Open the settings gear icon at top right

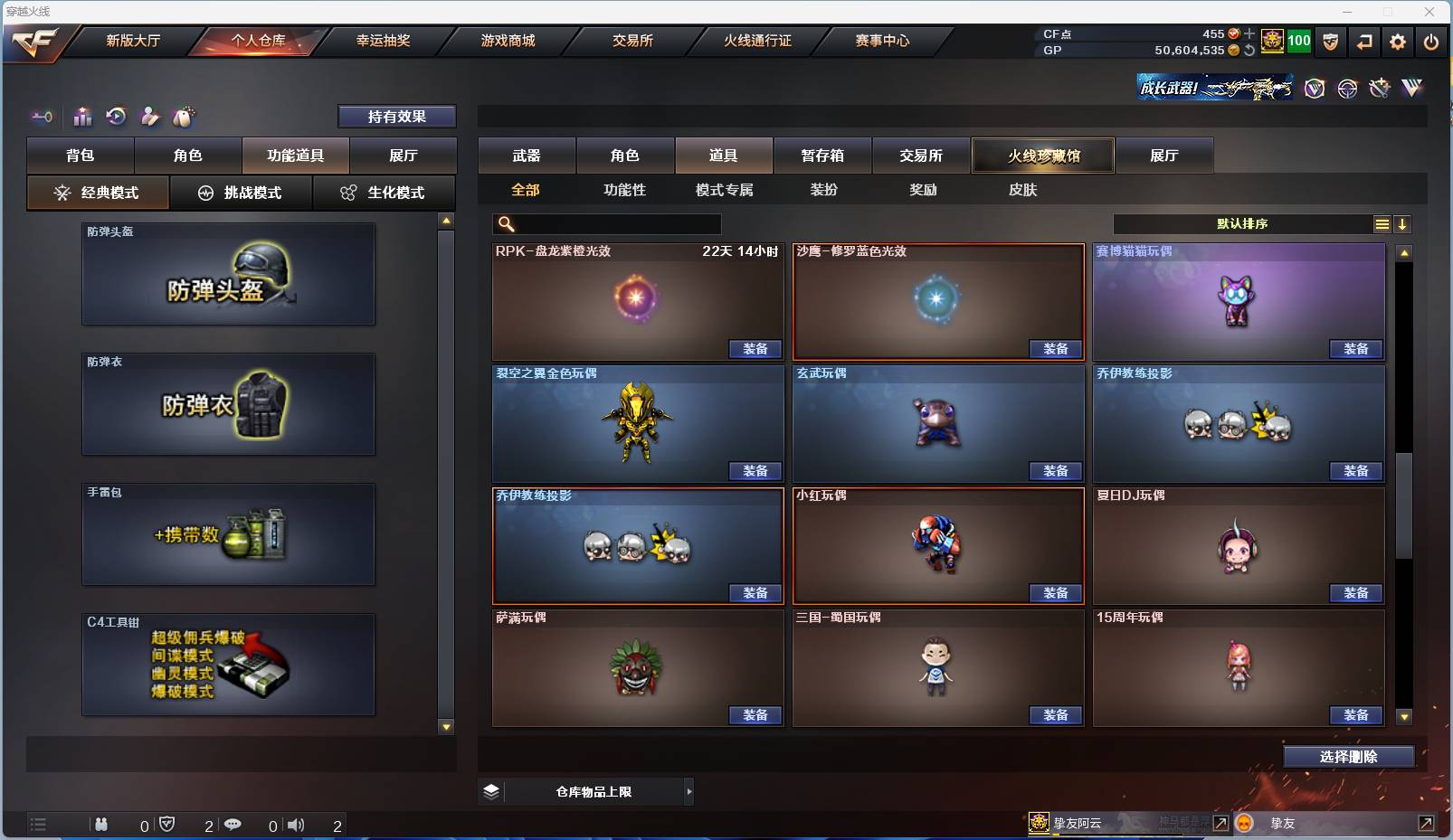click(1396, 41)
